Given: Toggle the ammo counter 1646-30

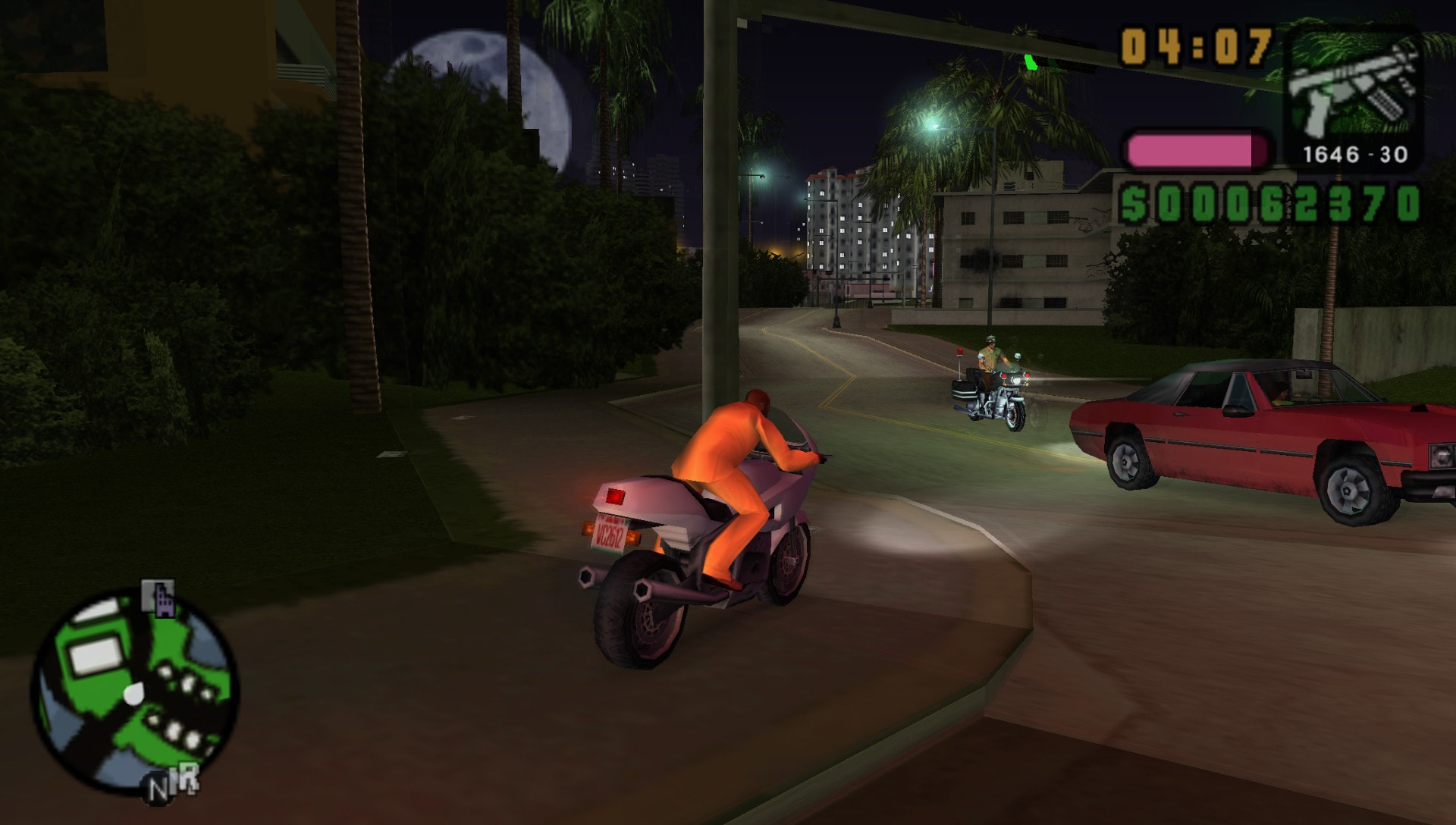Looking at the screenshot, I should pos(1356,154).
